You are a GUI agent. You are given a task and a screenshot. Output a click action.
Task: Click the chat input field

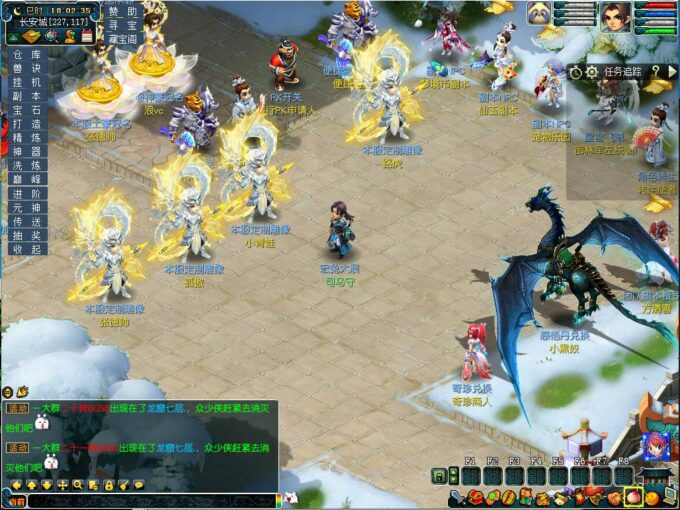point(150,499)
